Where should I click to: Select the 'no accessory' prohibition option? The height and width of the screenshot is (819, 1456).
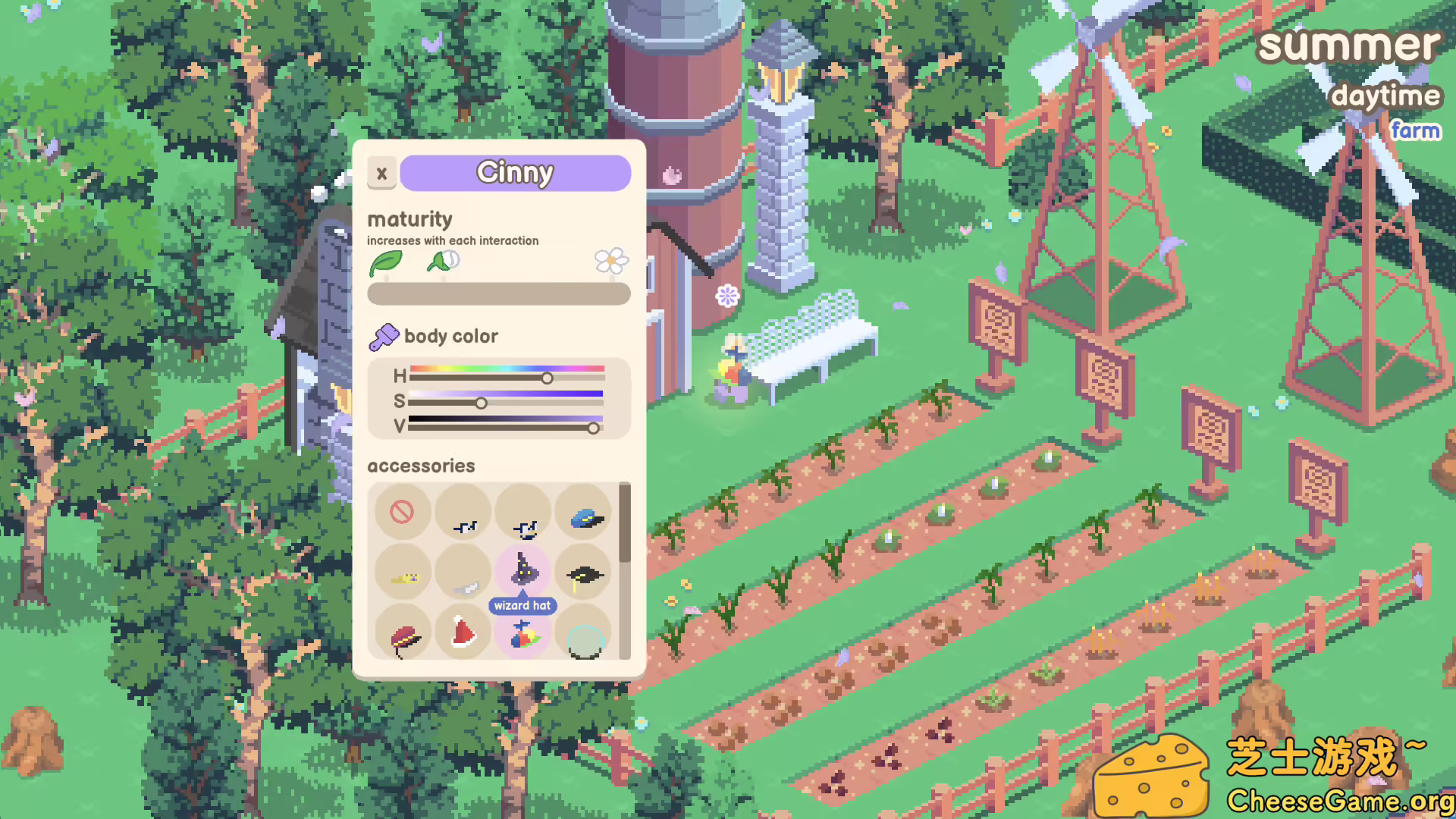(x=403, y=513)
